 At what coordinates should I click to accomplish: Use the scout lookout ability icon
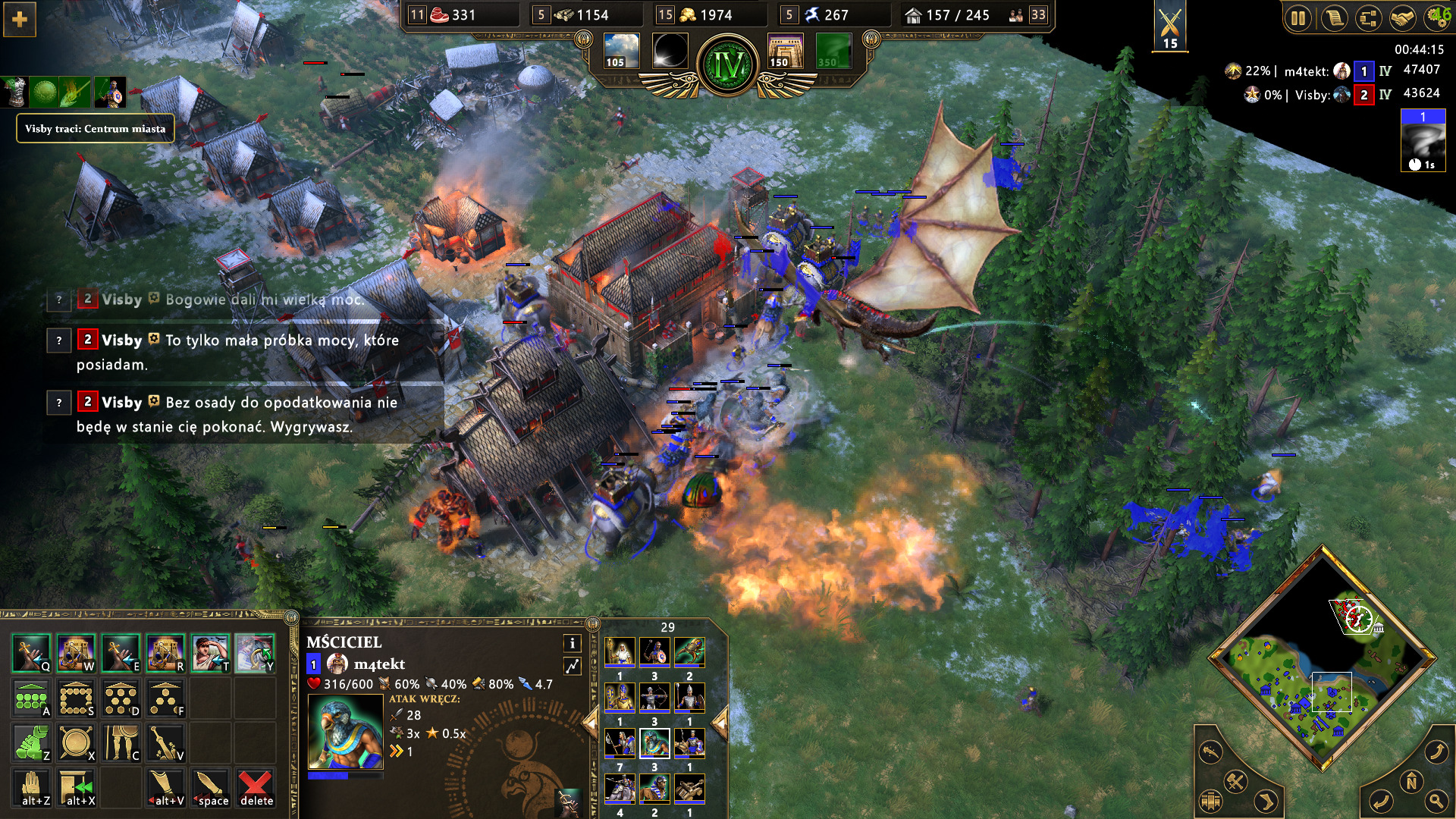pos(210,654)
